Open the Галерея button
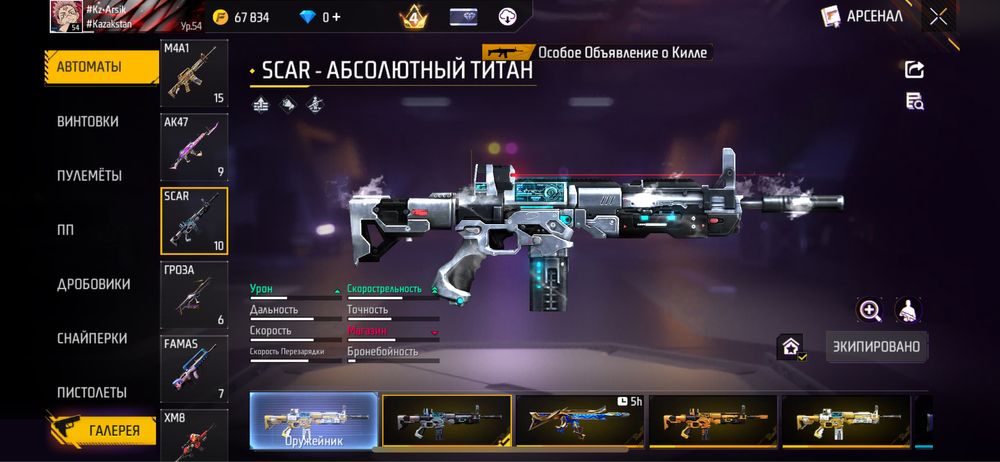This screenshot has width=1000, height=462. click(x=104, y=431)
